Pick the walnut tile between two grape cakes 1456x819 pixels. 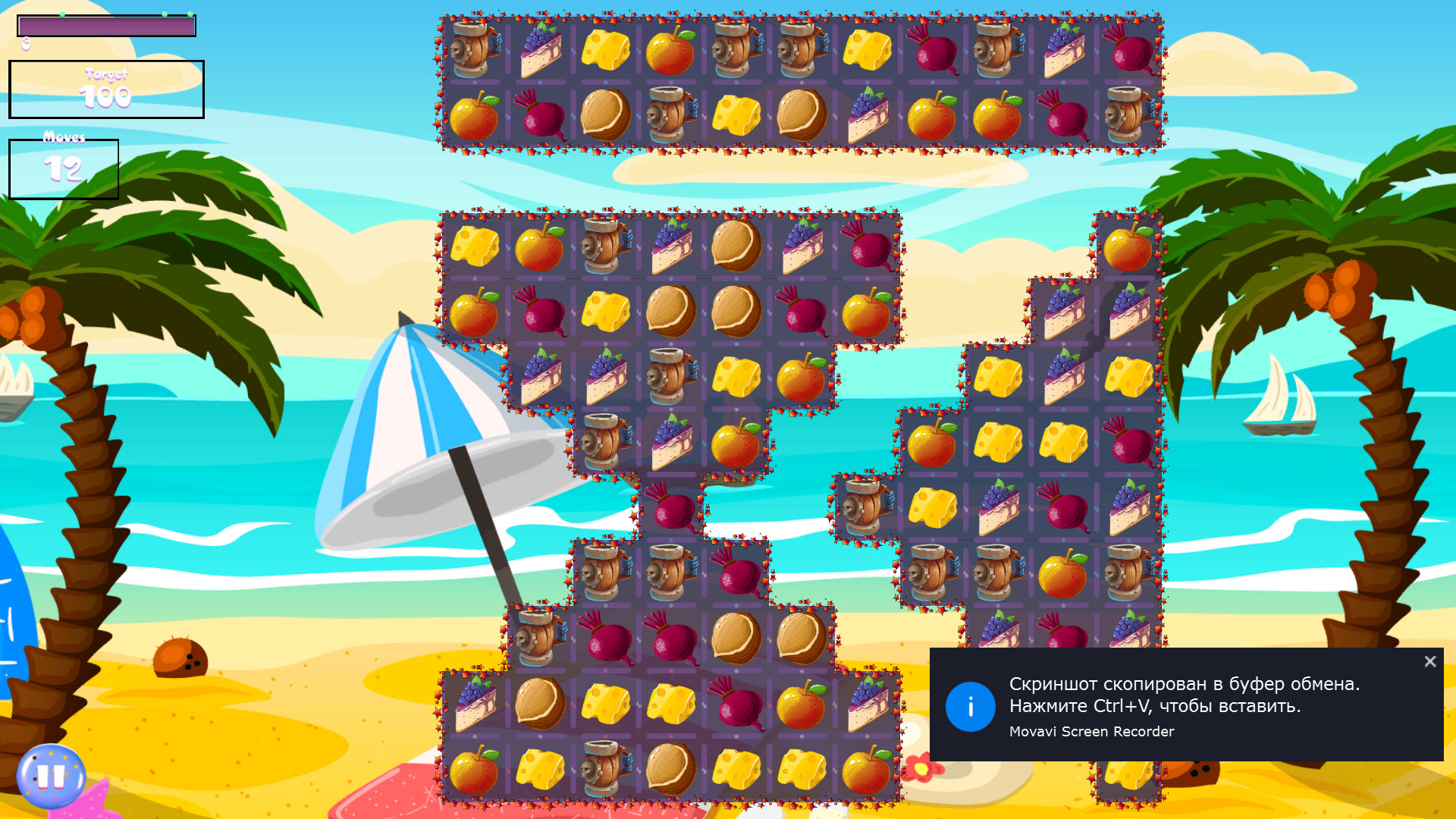click(x=736, y=246)
